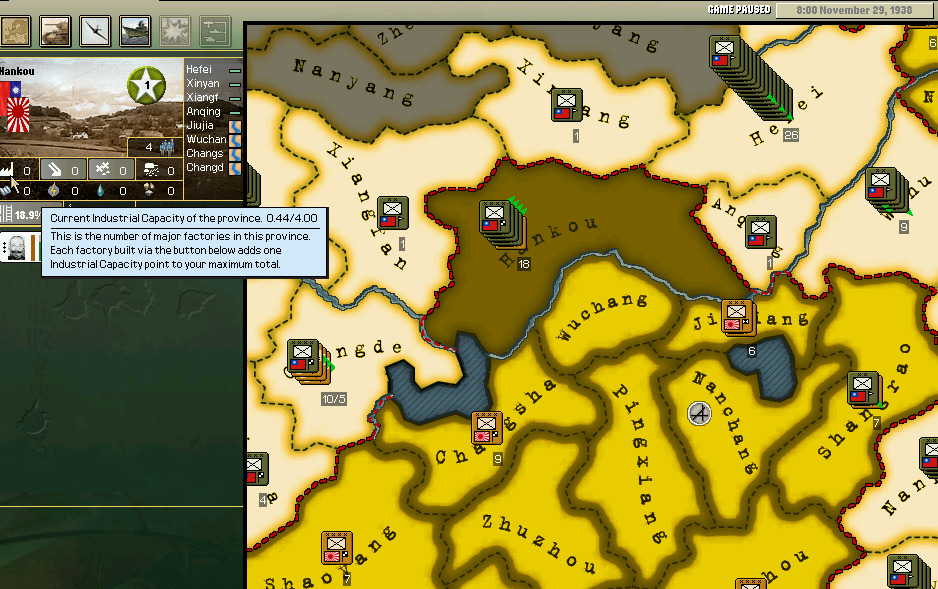Viewport: 938px width, 589px height.
Task: Click the leader portrait in the province panel
Action: pos(18,247)
